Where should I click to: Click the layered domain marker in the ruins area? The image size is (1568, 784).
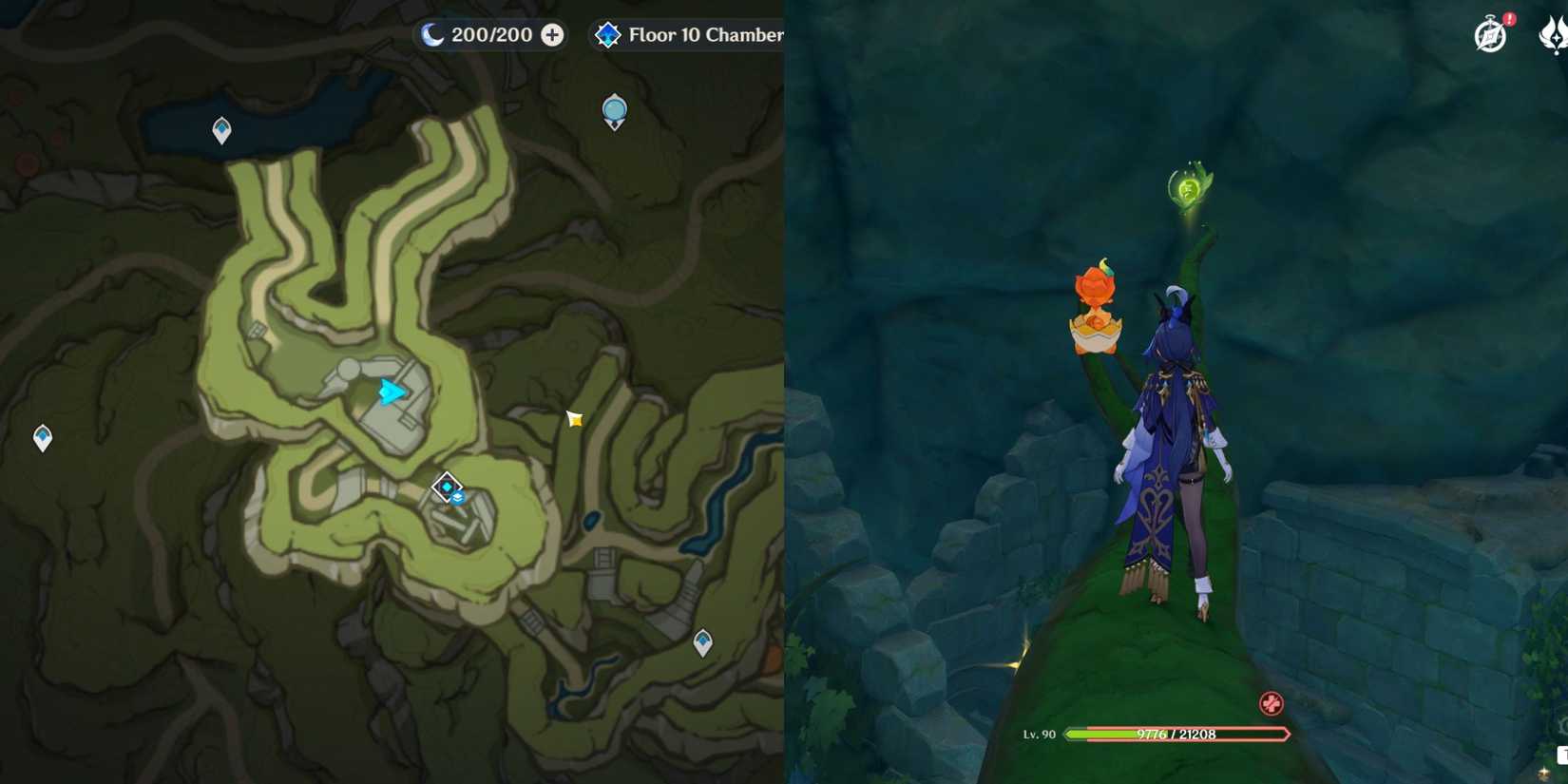pos(448,490)
